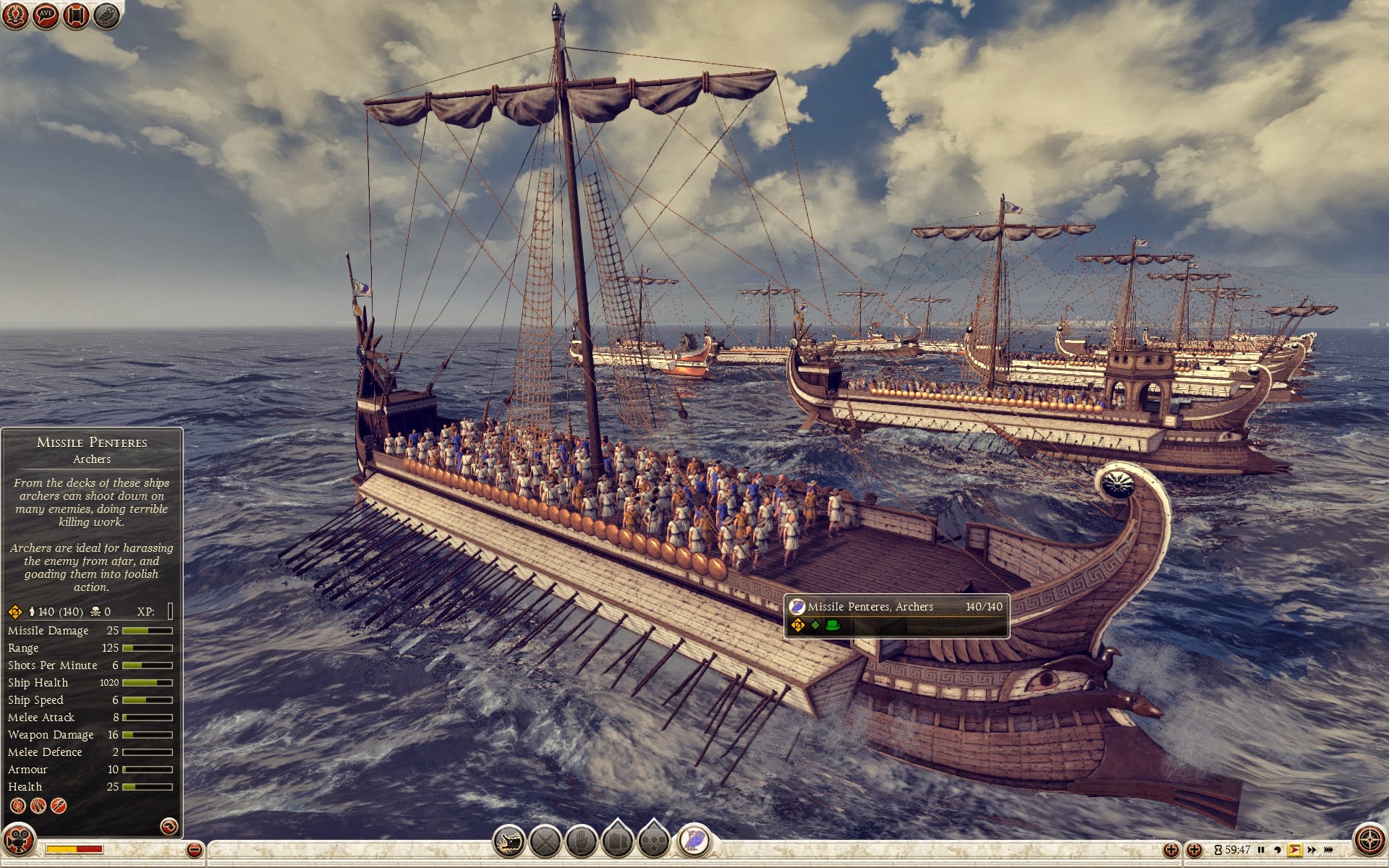Click the blue owl button on bottom bar
Image resolution: width=1389 pixels, height=868 pixels.
[x=694, y=841]
